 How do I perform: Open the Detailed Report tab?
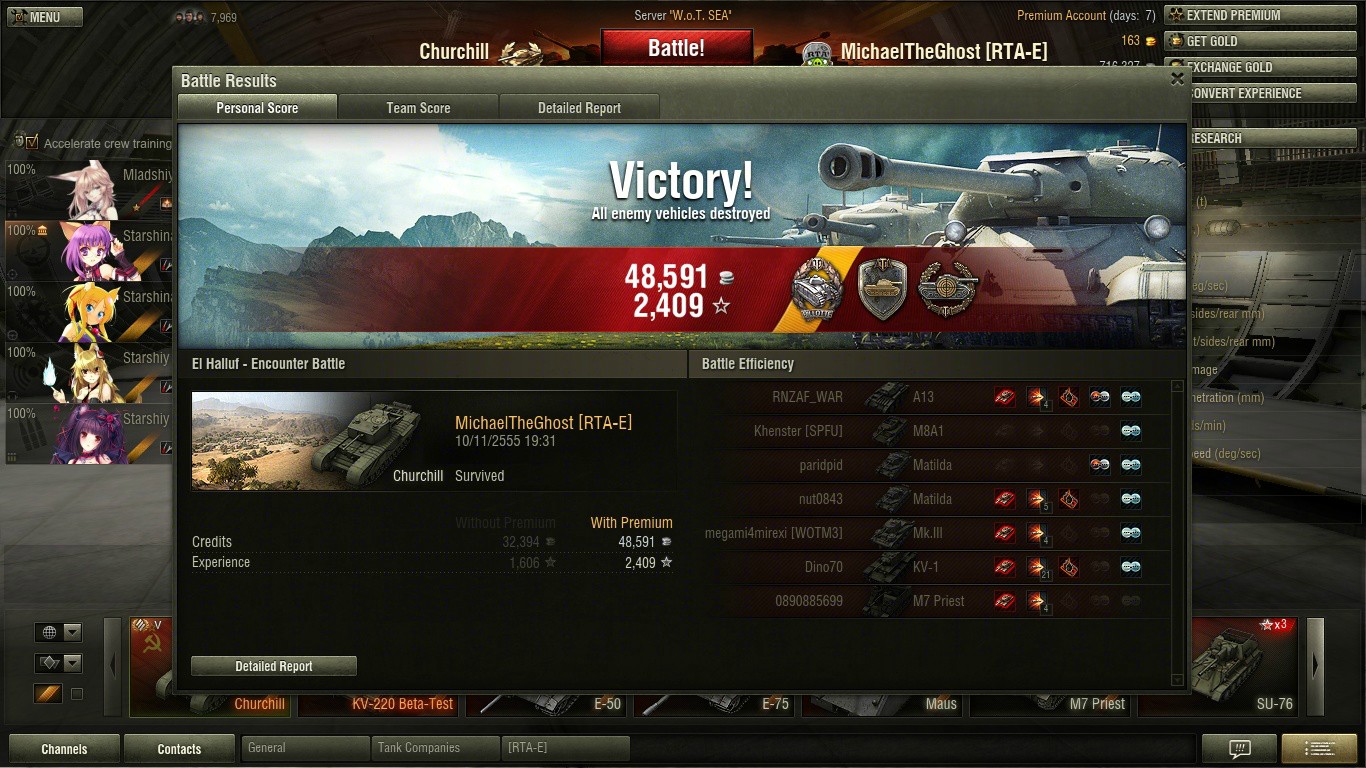(579, 108)
